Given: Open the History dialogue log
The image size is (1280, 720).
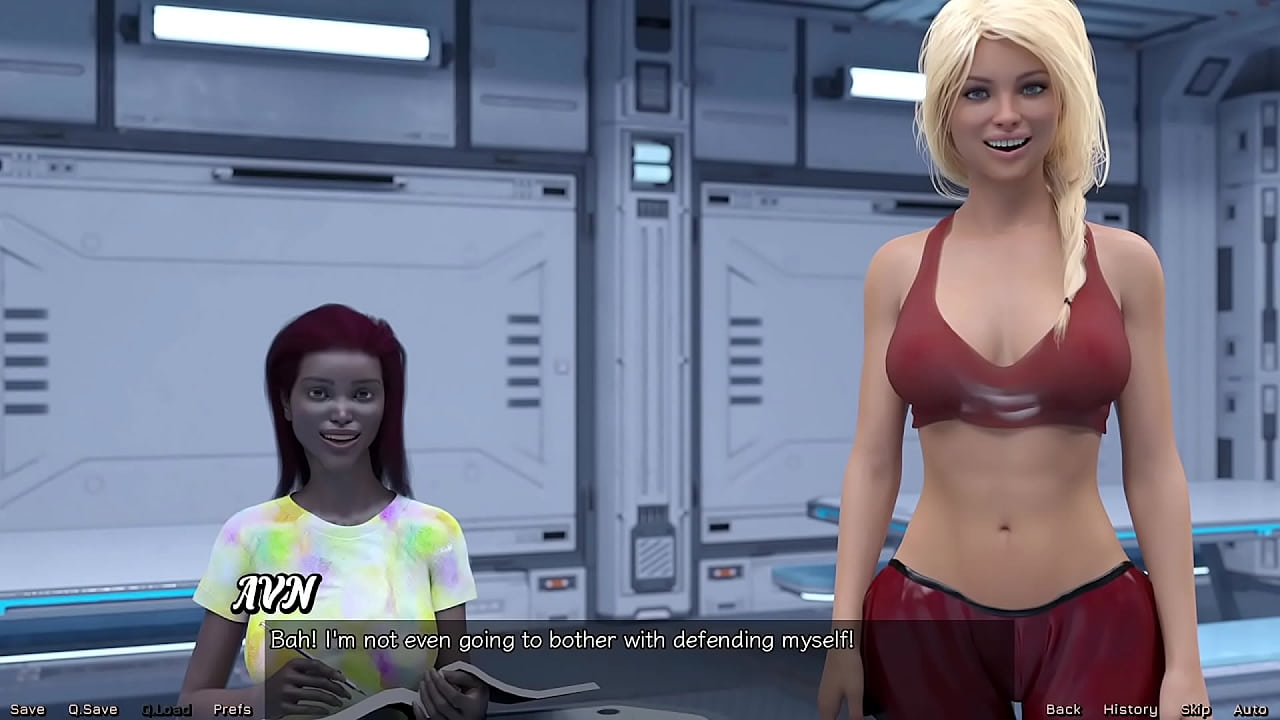Looking at the screenshot, I should pos(1131,708).
